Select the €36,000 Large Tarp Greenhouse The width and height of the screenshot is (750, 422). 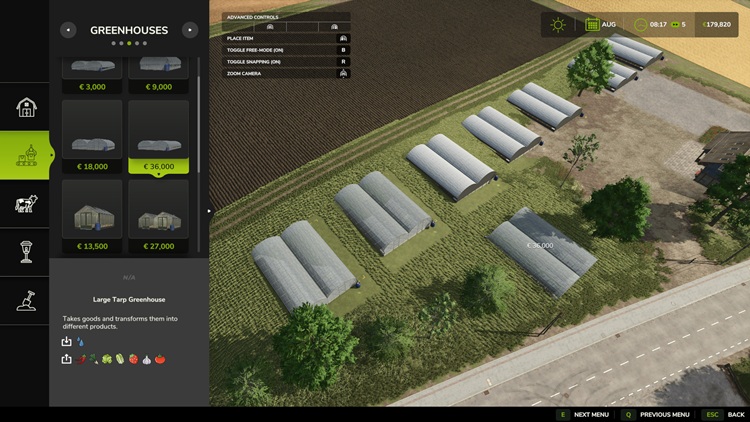(x=158, y=137)
